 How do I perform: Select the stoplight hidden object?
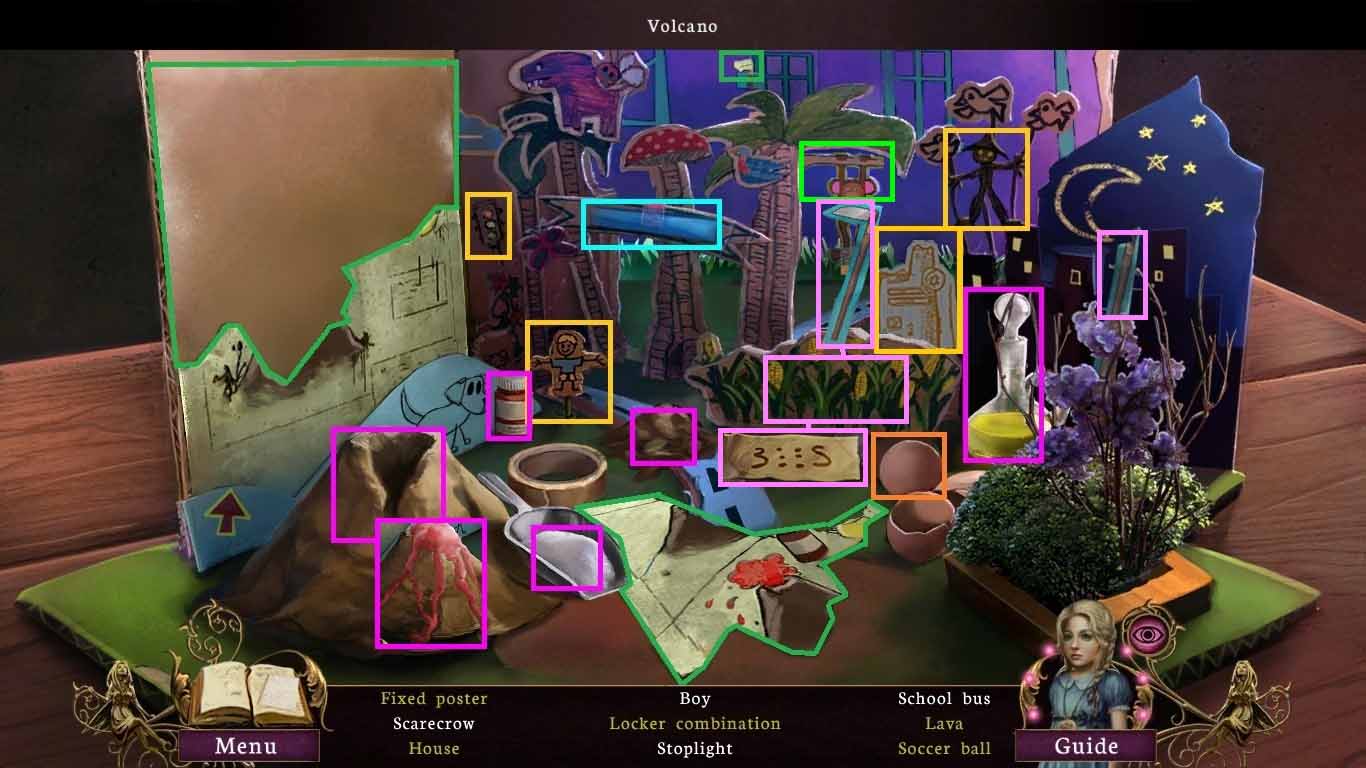(487, 225)
